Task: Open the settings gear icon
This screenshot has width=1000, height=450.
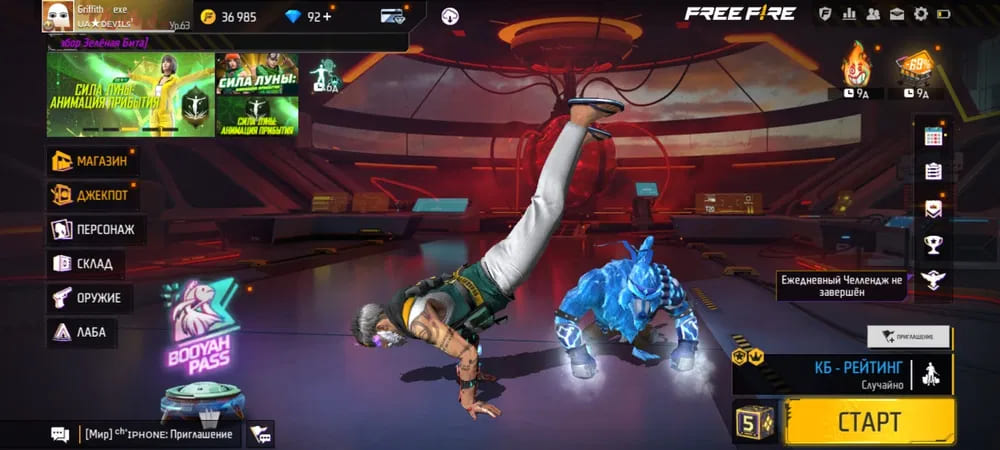Action: coord(920,14)
